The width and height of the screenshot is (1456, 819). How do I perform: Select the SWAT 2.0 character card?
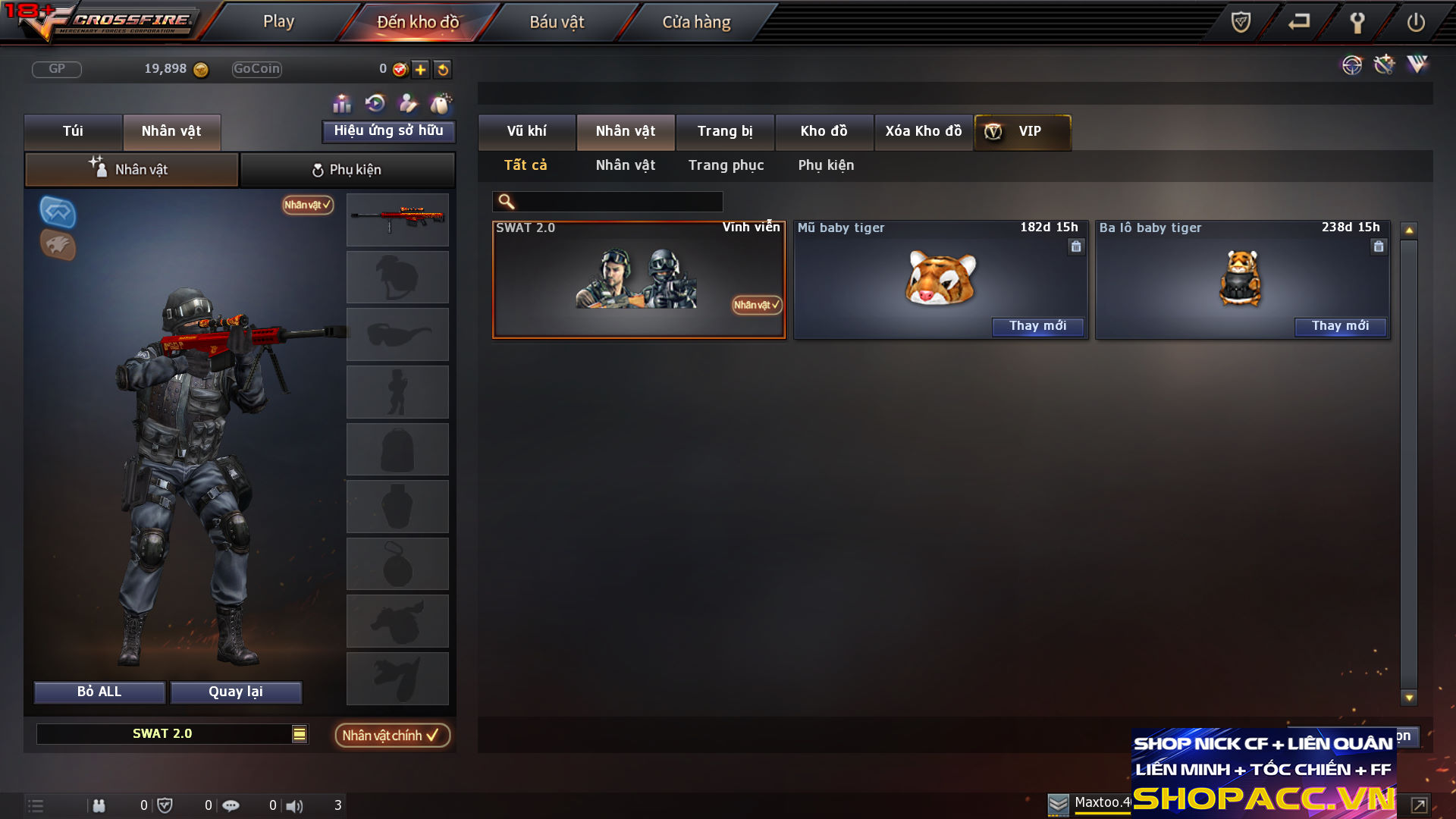(x=639, y=279)
